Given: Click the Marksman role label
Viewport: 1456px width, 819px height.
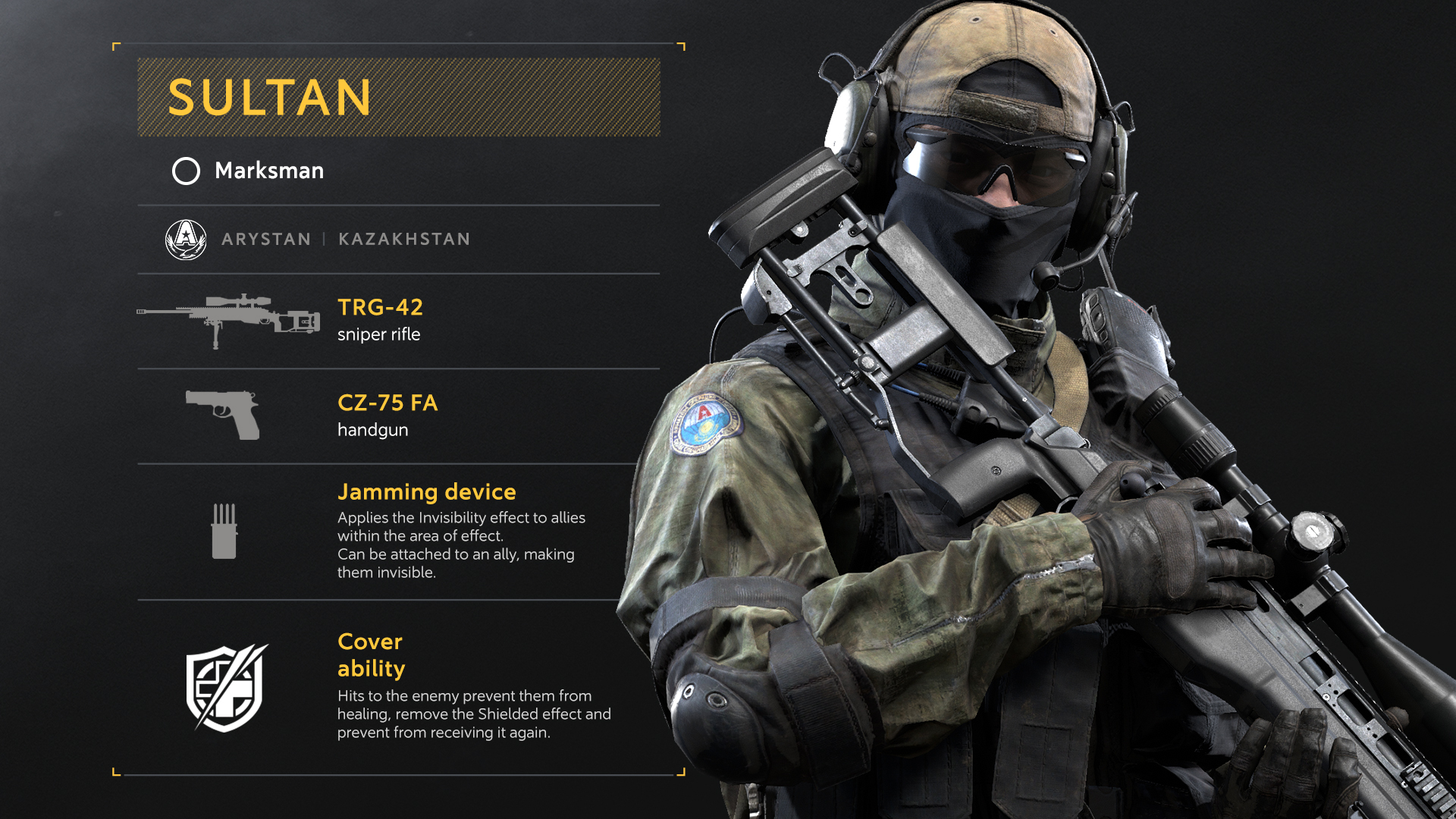Looking at the screenshot, I should [x=268, y=171].
